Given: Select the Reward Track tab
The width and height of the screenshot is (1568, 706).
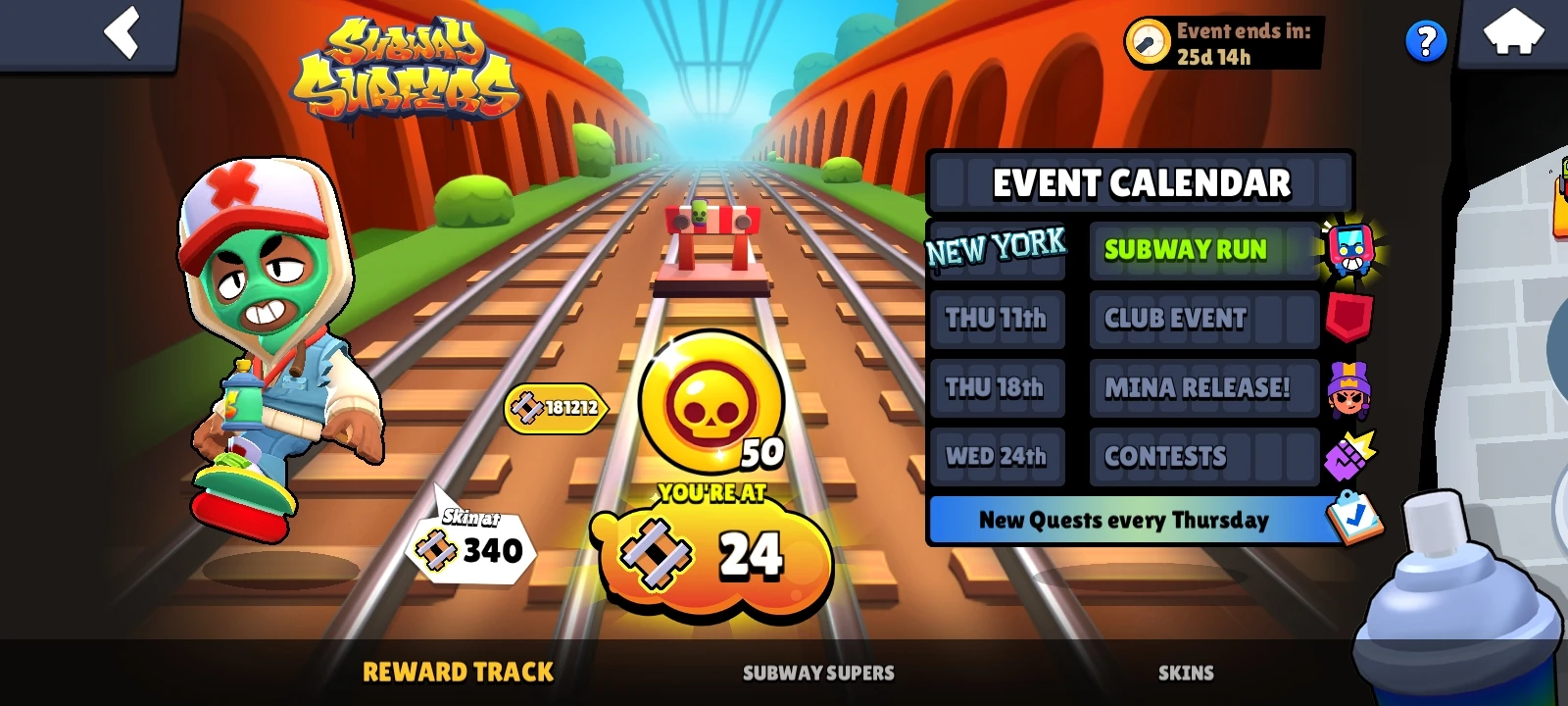Looking at the screenshot, I should [457, 672].
